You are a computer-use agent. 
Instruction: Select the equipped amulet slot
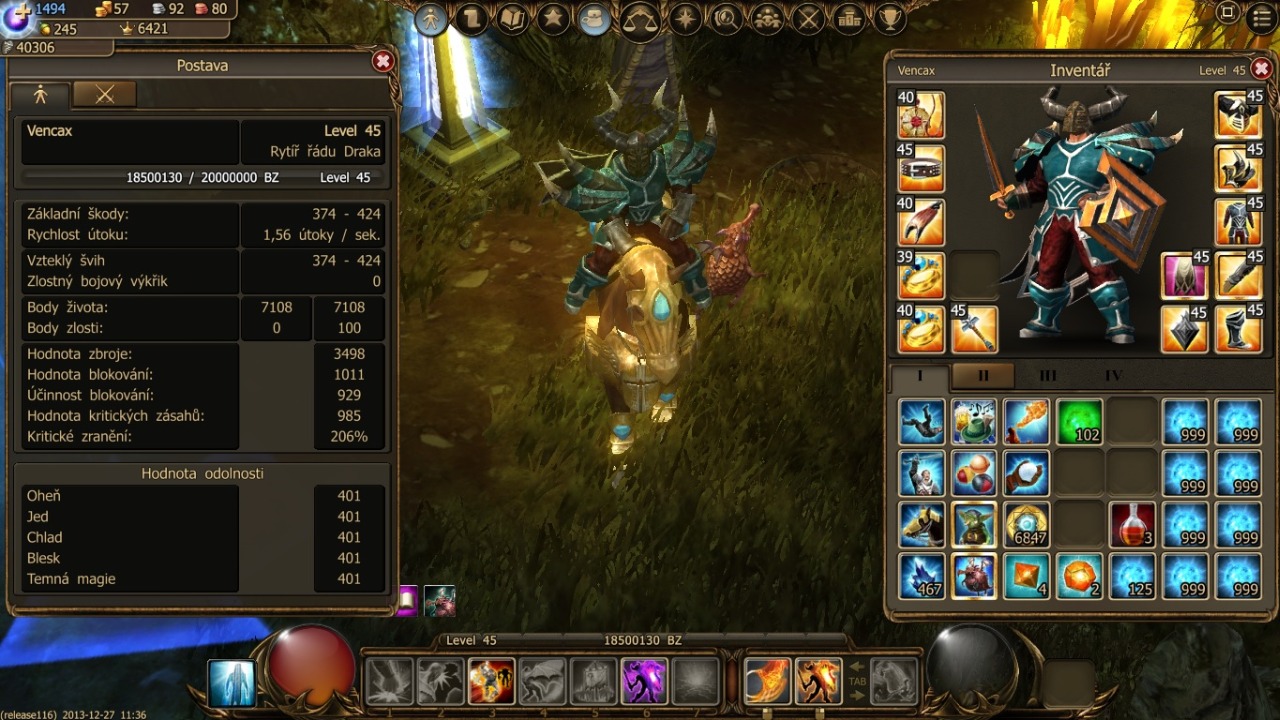tap(921, 115)
